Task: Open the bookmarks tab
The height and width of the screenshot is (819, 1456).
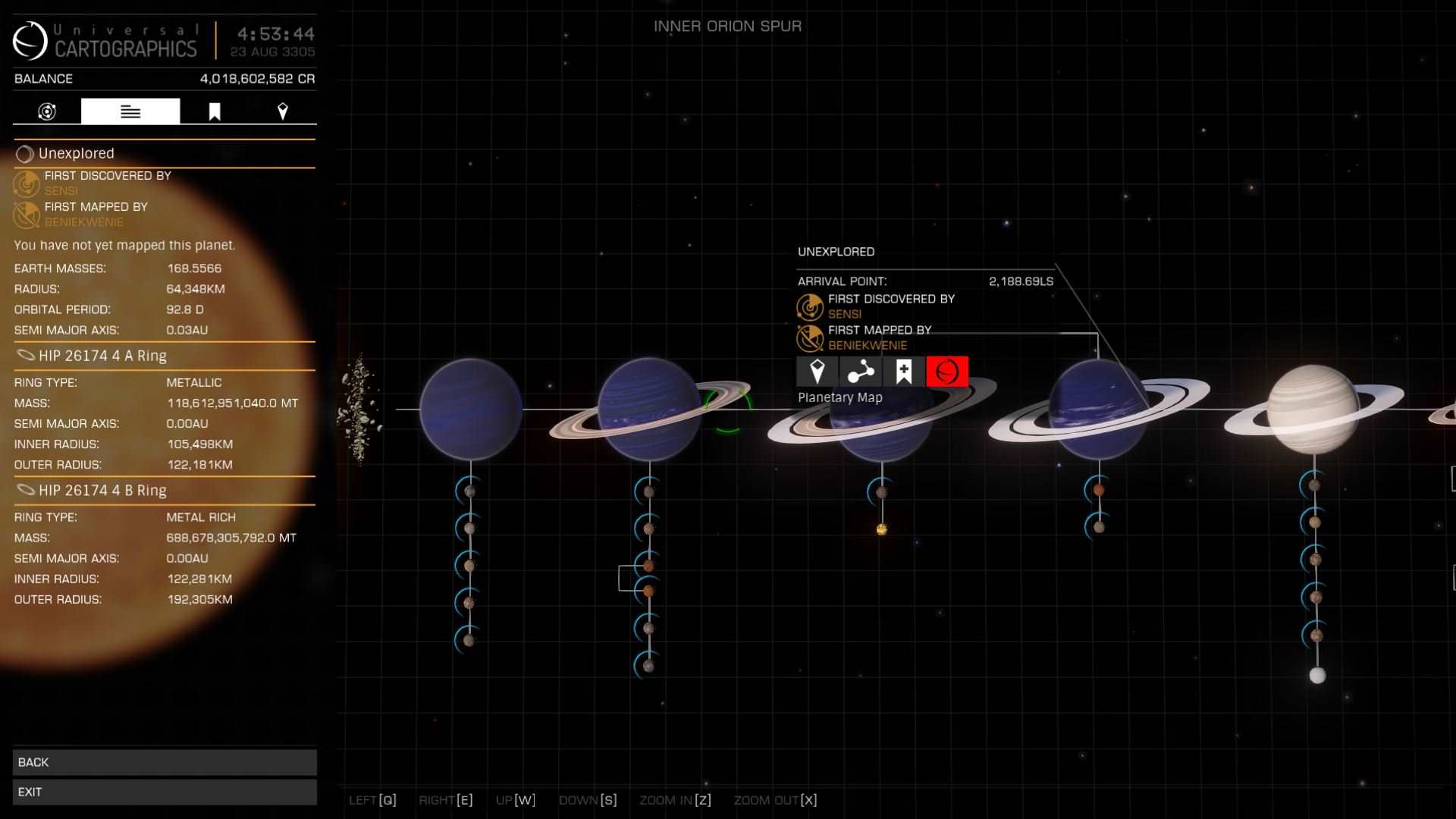Action: (x=215, y=111)
